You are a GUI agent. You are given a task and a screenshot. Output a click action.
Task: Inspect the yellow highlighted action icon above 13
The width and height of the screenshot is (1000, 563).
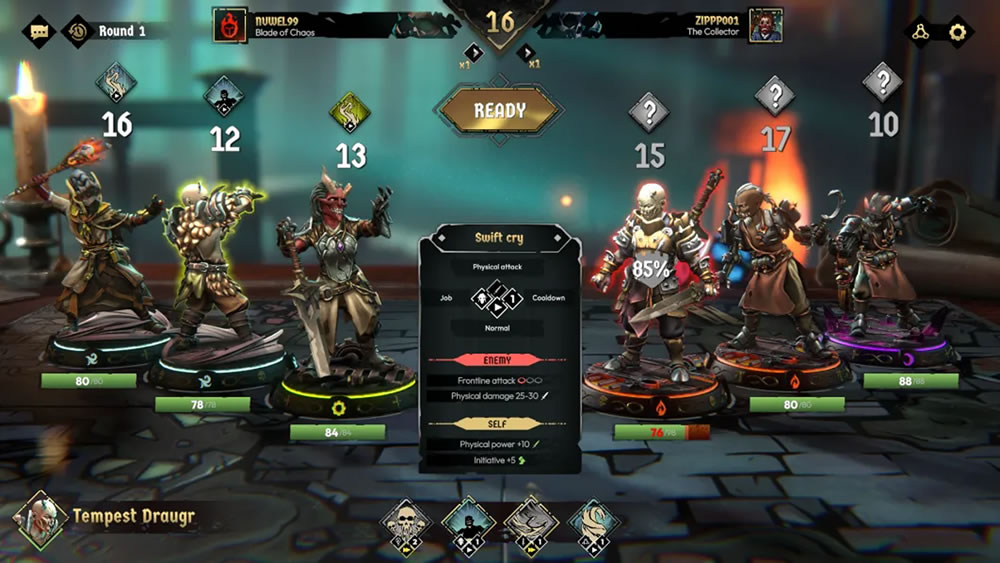[x=351, y=112]
